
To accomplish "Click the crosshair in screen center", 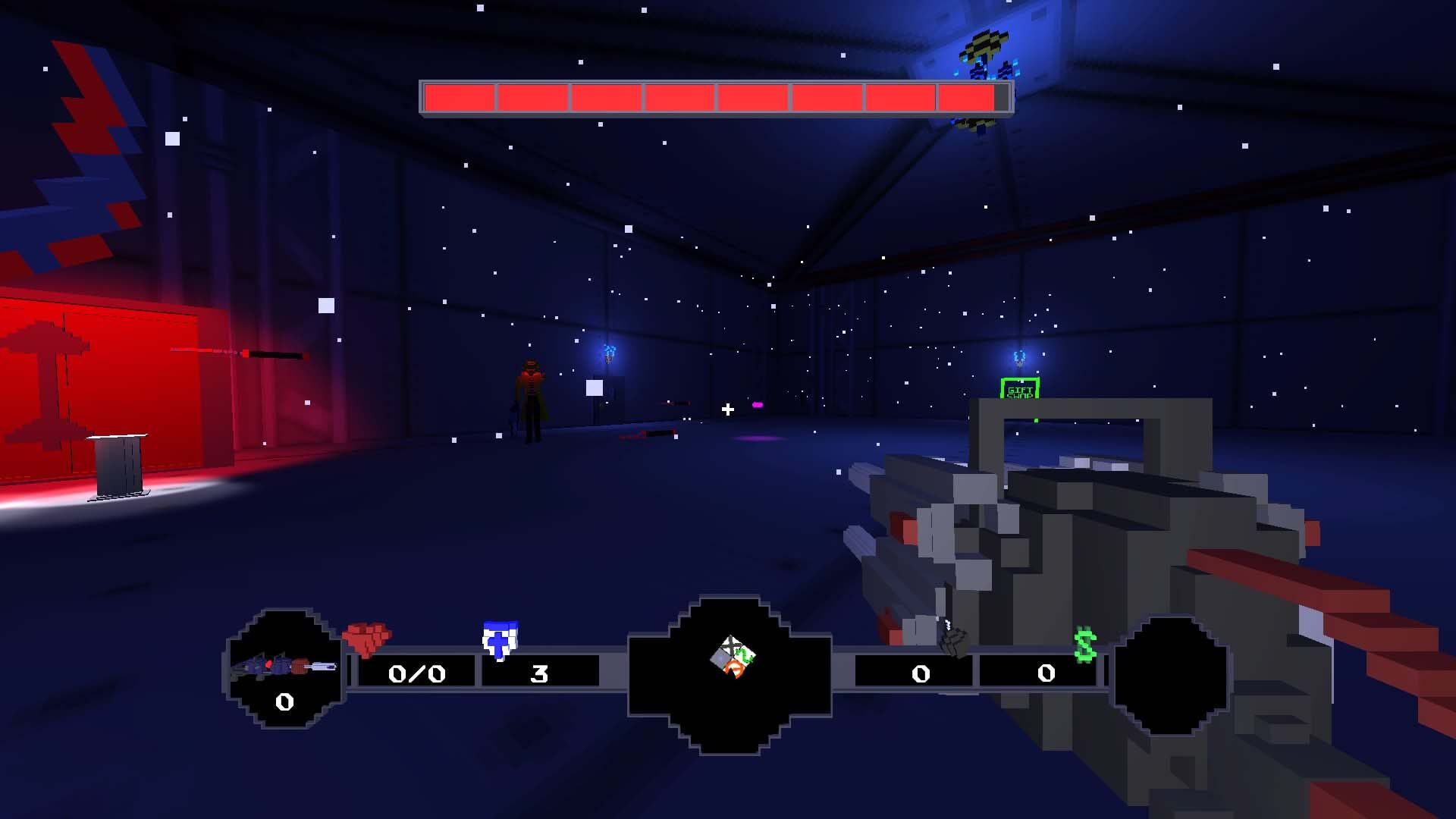I will pyautogui.click(x=726, y=411).
